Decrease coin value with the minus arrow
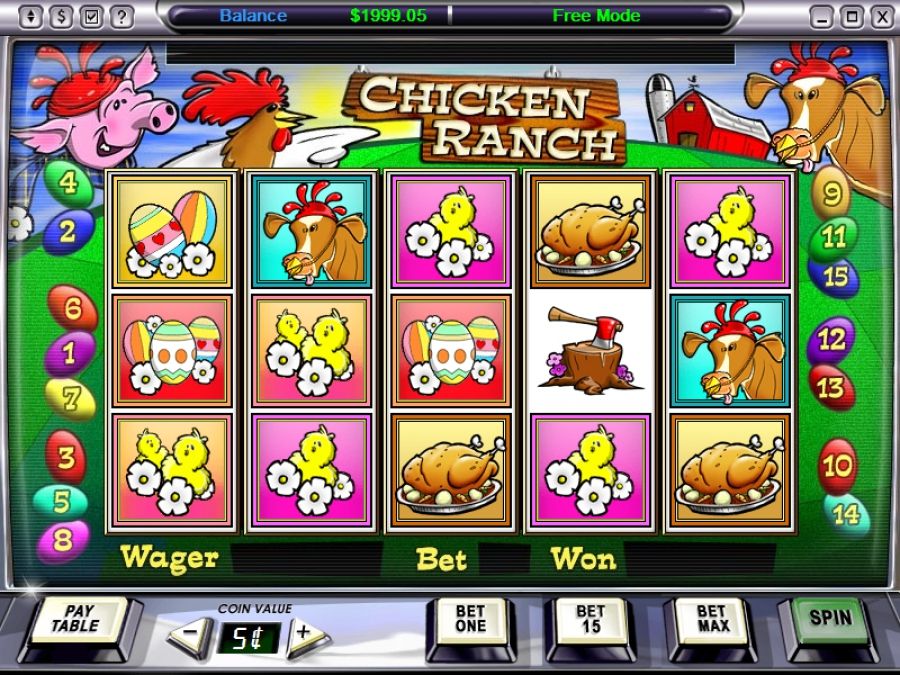Screen dimensions: 900x675 click(190, 634)
